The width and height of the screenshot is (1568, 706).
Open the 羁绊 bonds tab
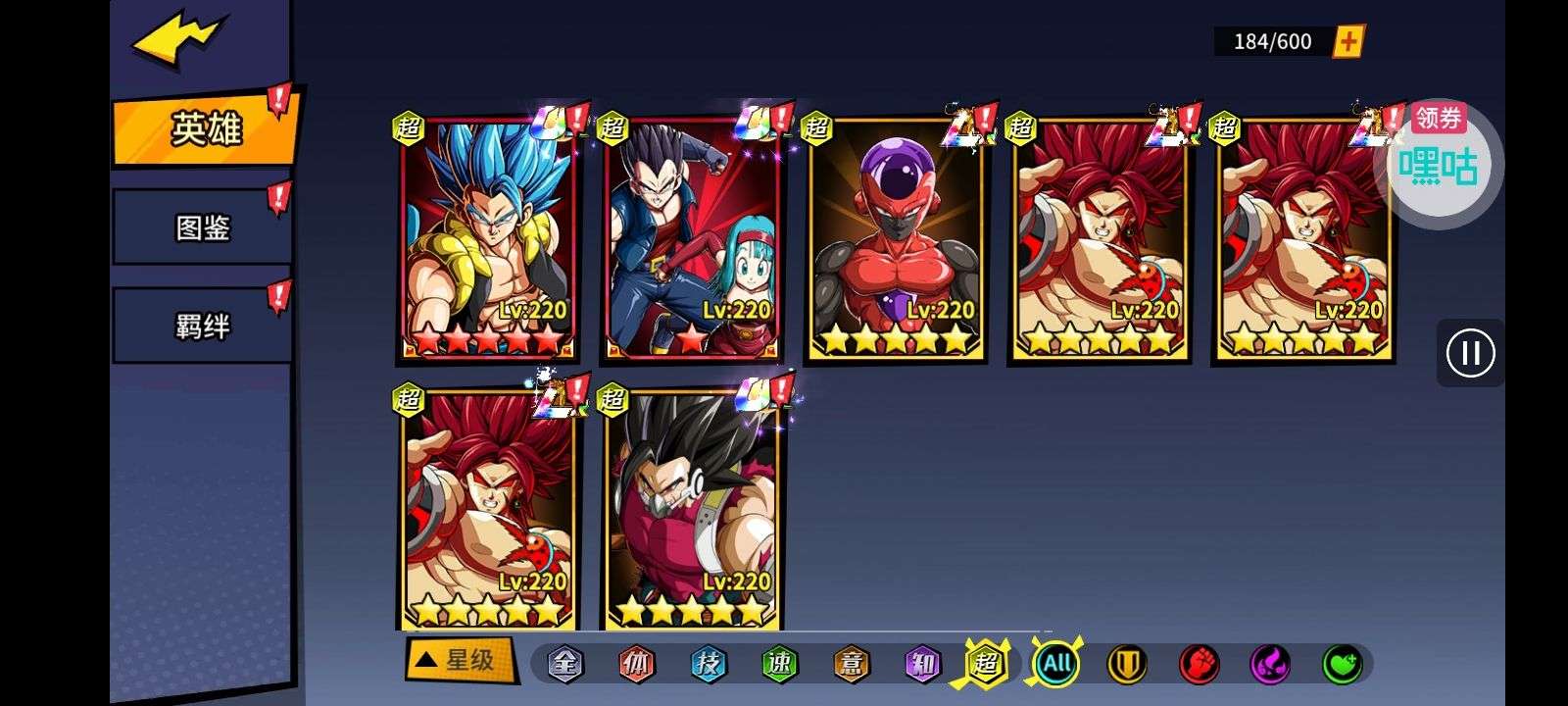[202, 326]
